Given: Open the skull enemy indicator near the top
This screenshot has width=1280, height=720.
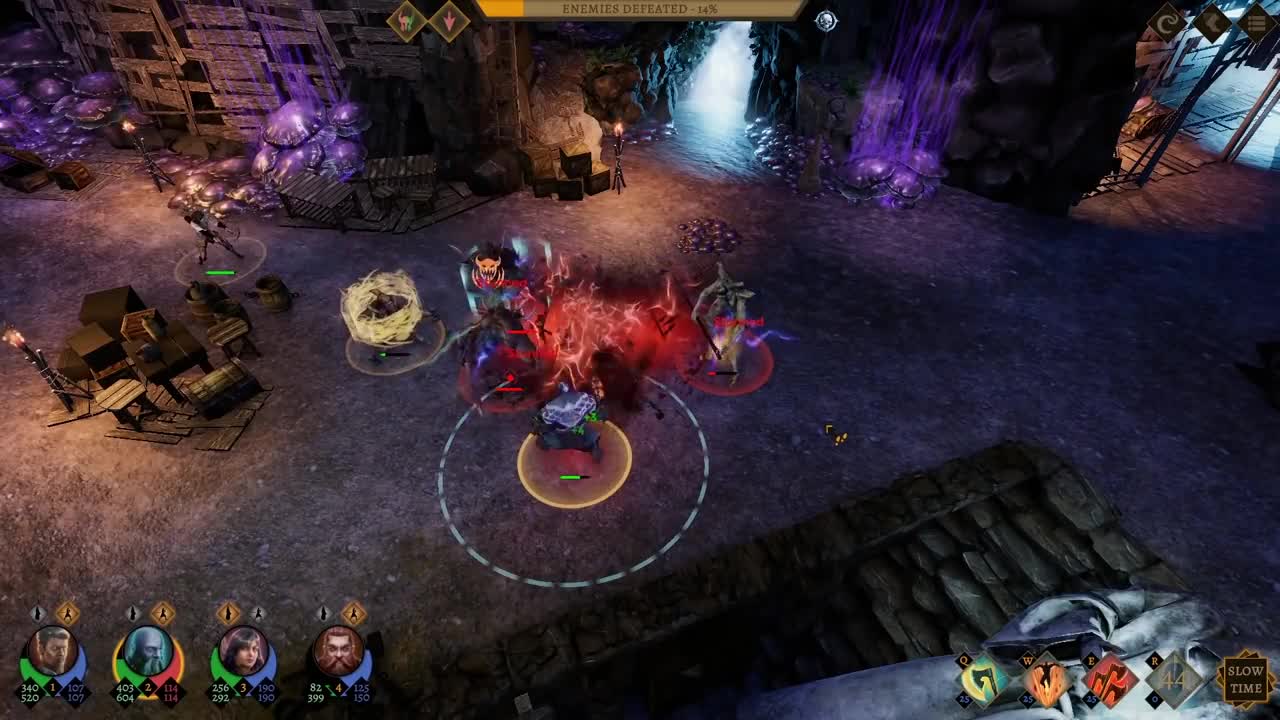Looking at the screenshot, I should tap(826, 20).
